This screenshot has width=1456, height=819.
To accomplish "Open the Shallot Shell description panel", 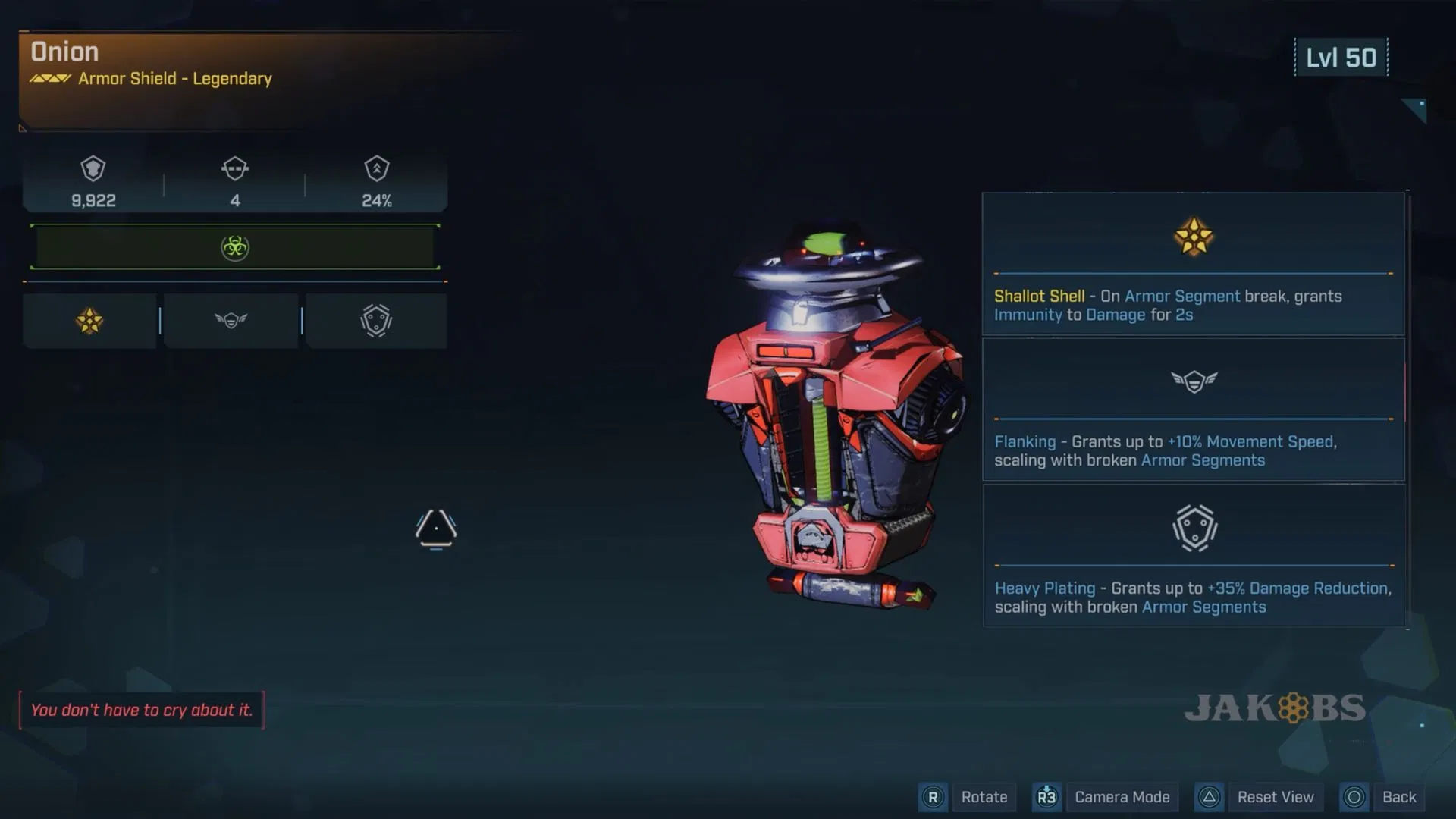I will 1193,264.
